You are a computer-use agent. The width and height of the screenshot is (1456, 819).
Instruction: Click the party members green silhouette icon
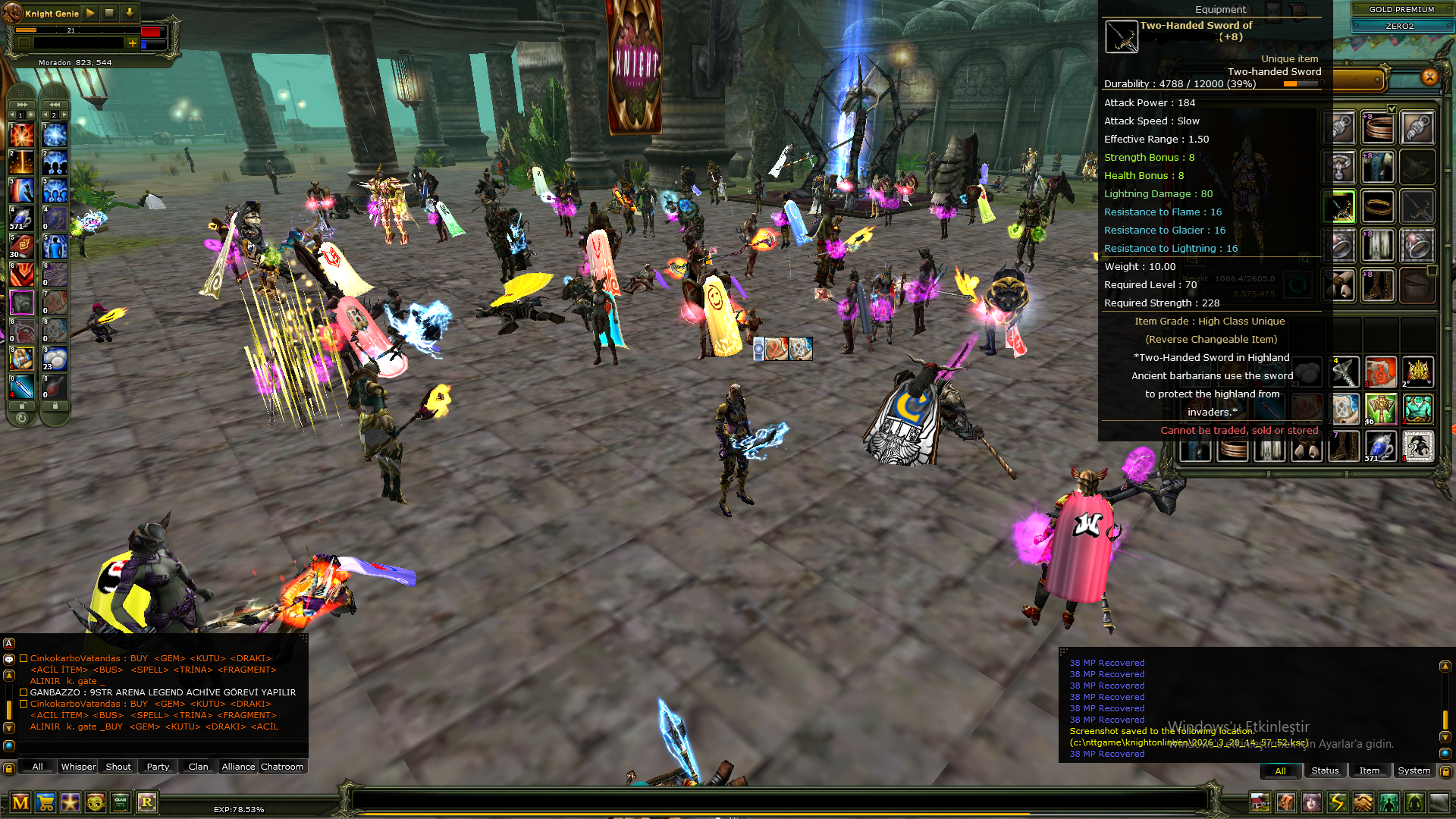click(1389, 801)
